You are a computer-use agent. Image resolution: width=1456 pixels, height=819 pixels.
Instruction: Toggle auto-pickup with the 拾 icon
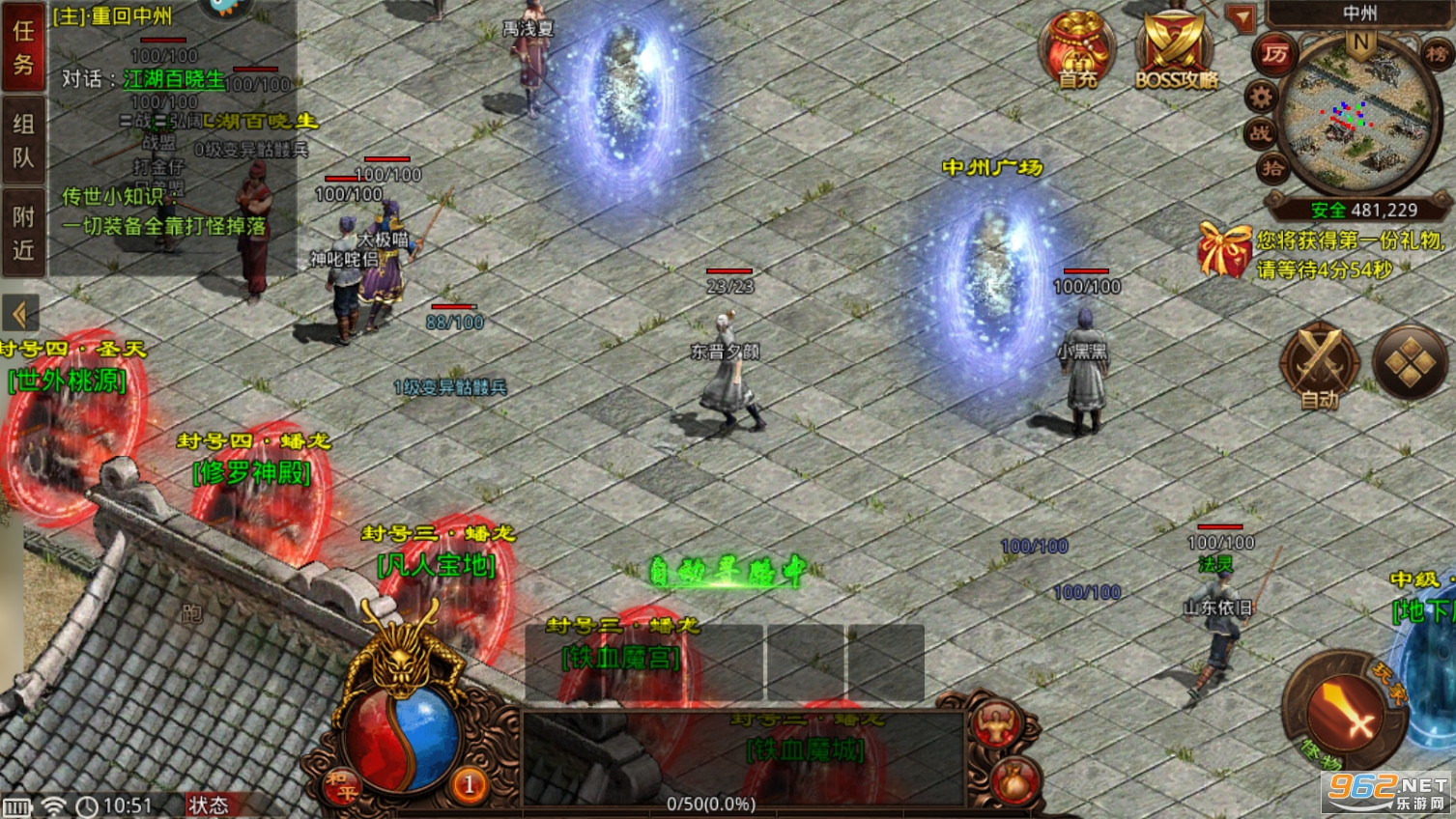tap(1275, 167)
